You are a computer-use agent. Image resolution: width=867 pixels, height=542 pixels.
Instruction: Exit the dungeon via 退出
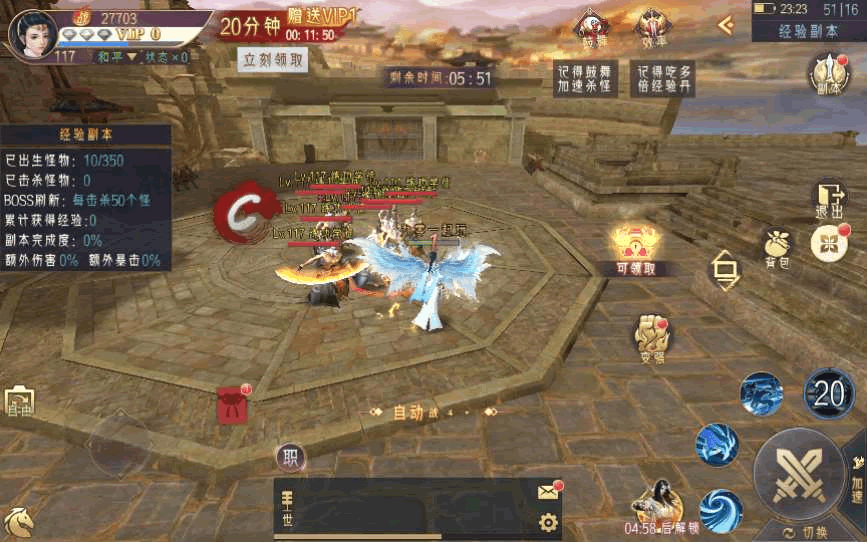(829, 200)
